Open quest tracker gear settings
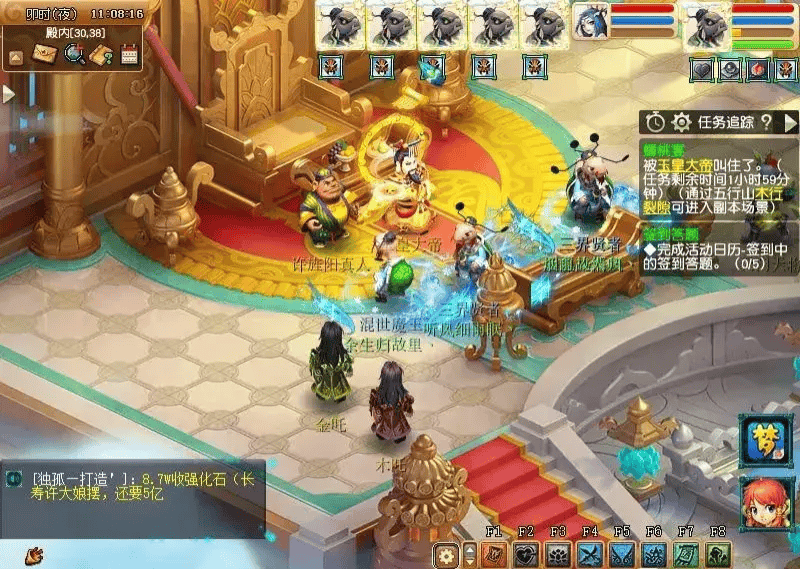 [x=682, y=122]
